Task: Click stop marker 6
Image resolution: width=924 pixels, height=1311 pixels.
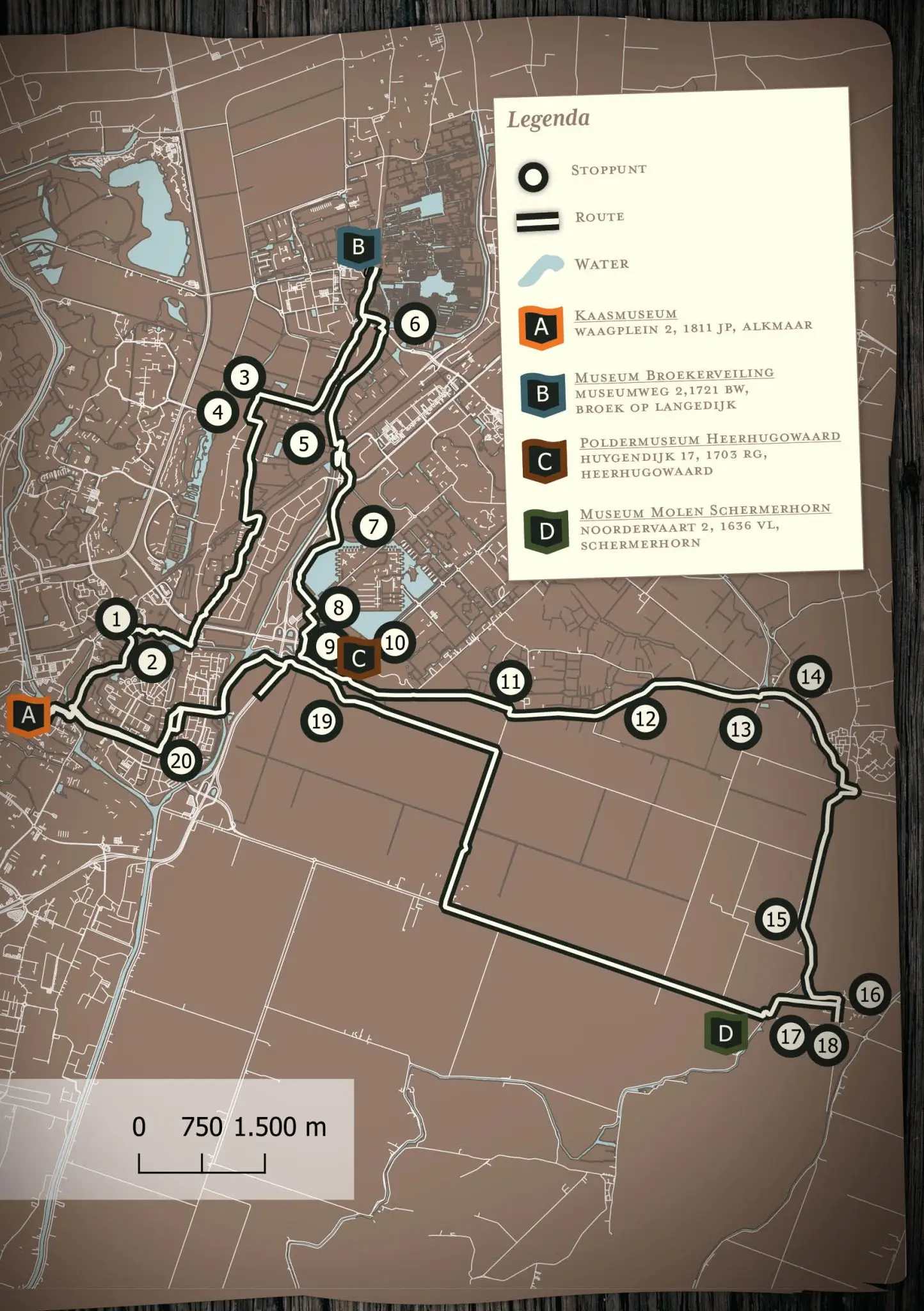Action: (415, 324)
